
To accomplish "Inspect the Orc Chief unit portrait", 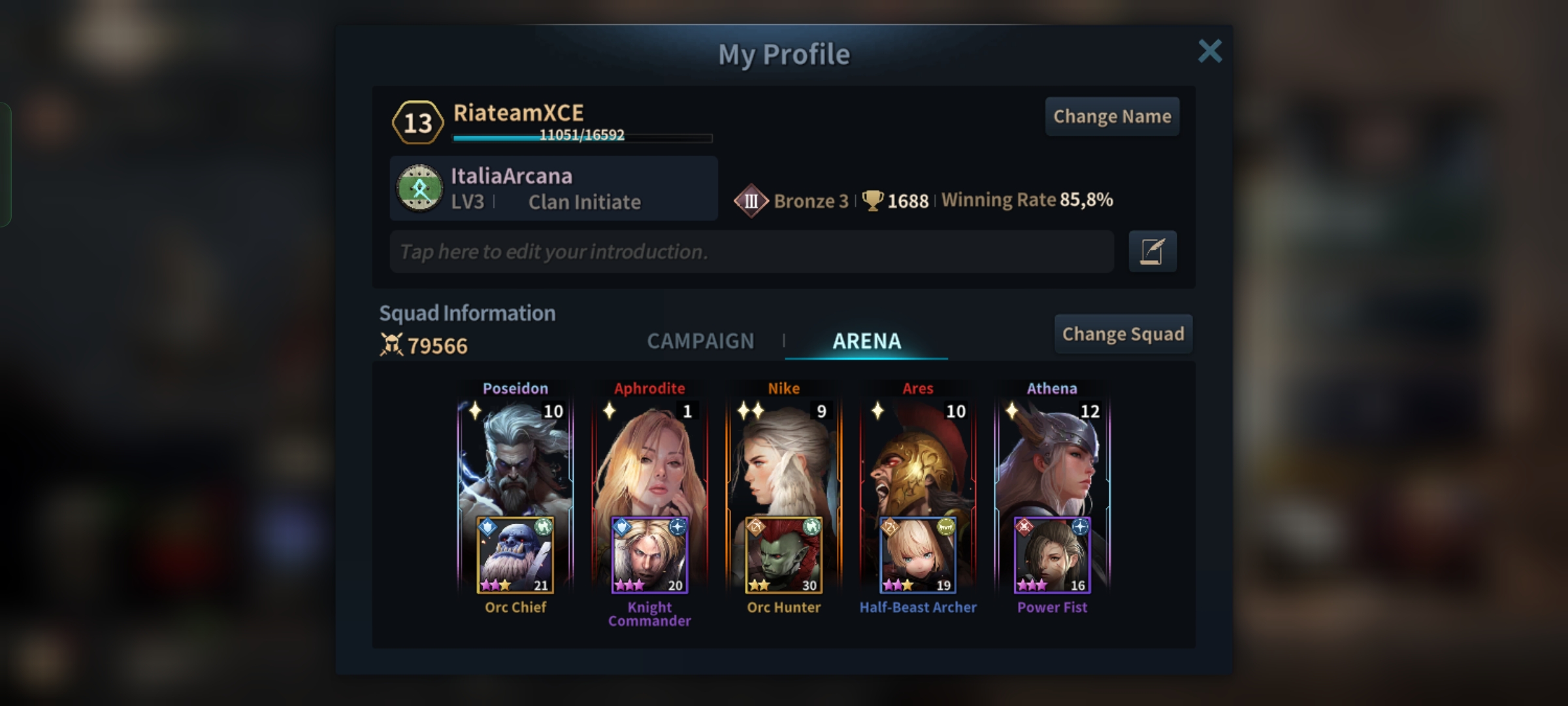I will 515,555.
